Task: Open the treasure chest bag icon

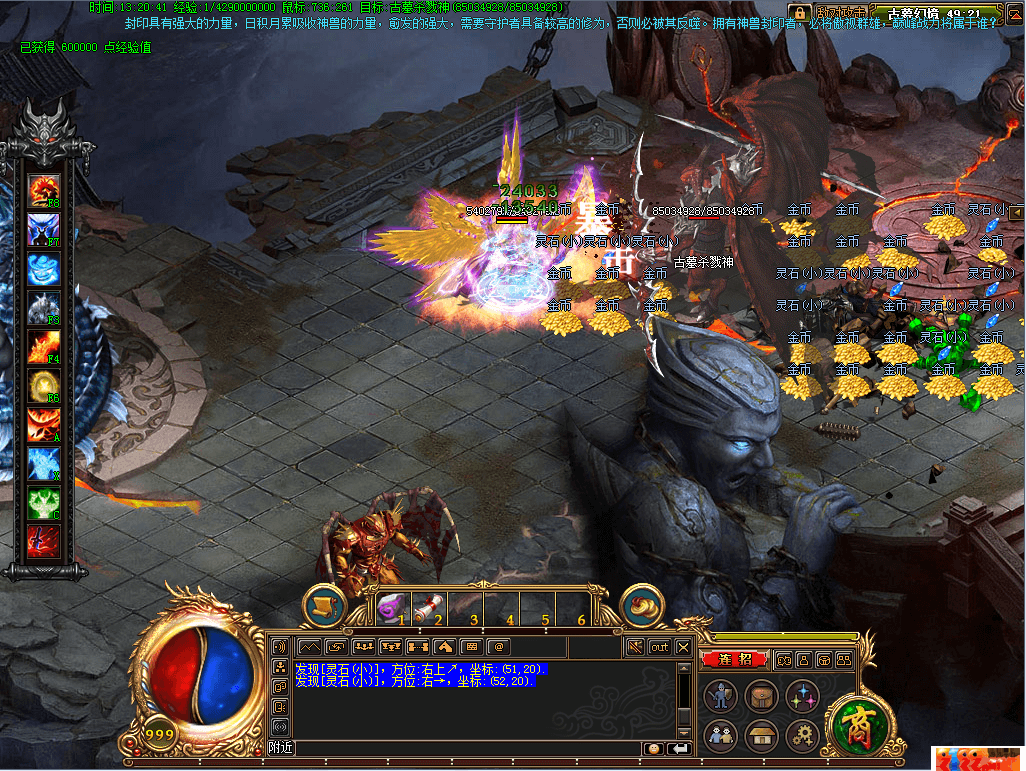Action: pyautogui.click(x=761, y=696)
